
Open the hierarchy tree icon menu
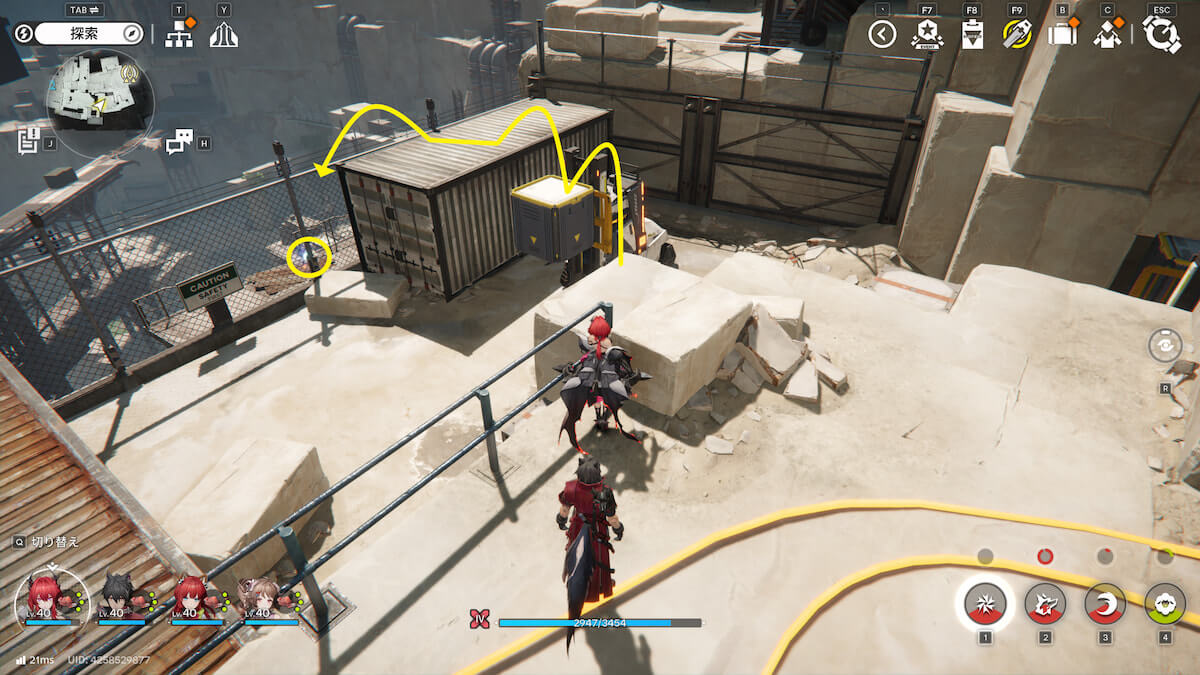(179, 35)
